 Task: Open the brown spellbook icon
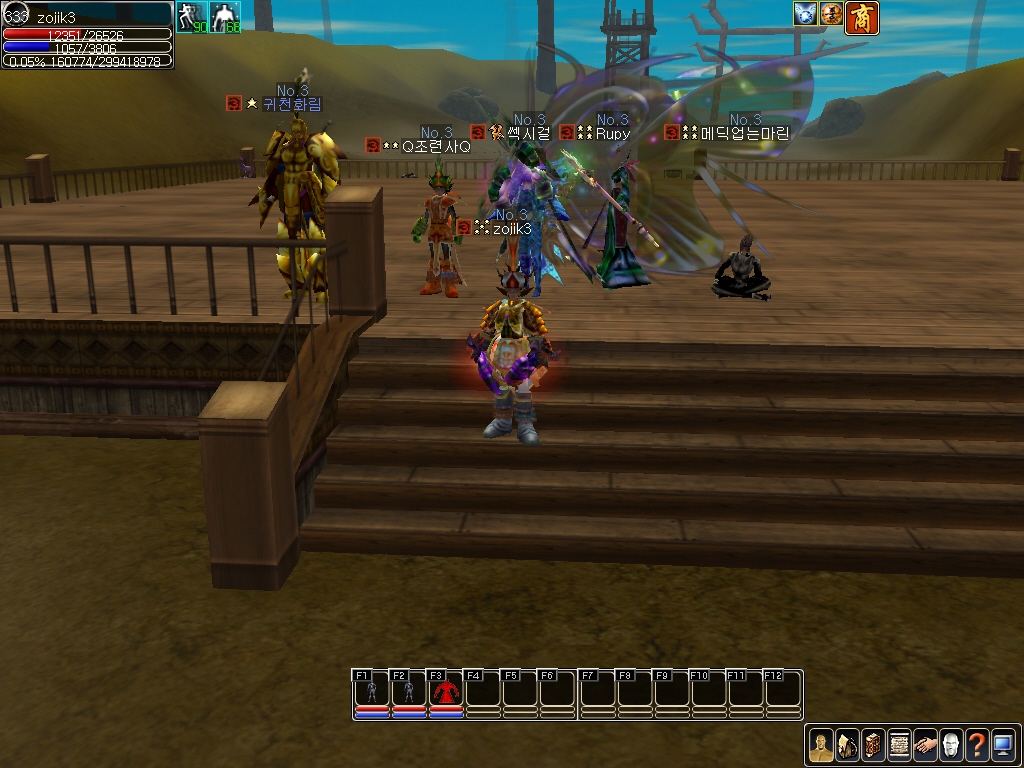[873, 745]
